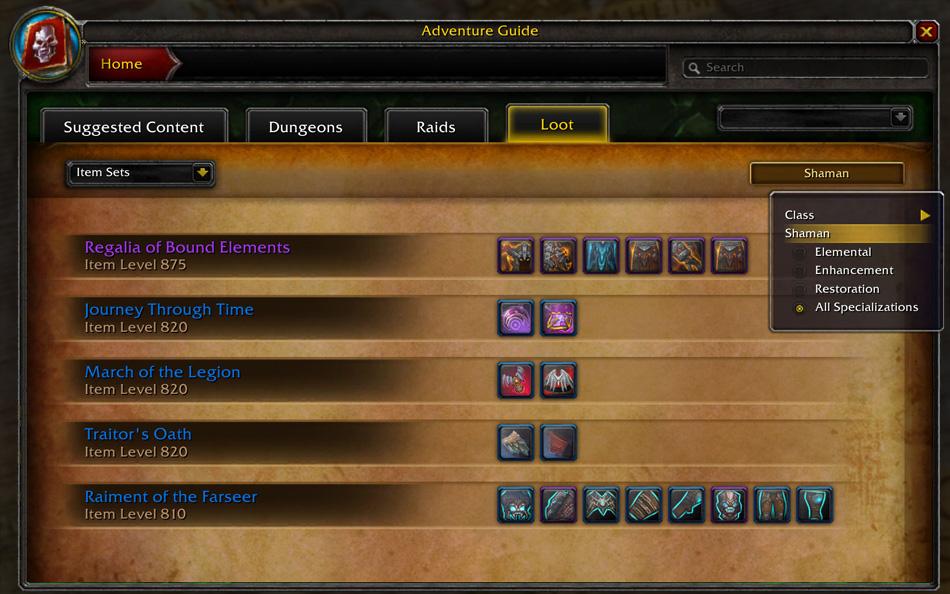Choose the Enhancement specialization

pos(854,270)
